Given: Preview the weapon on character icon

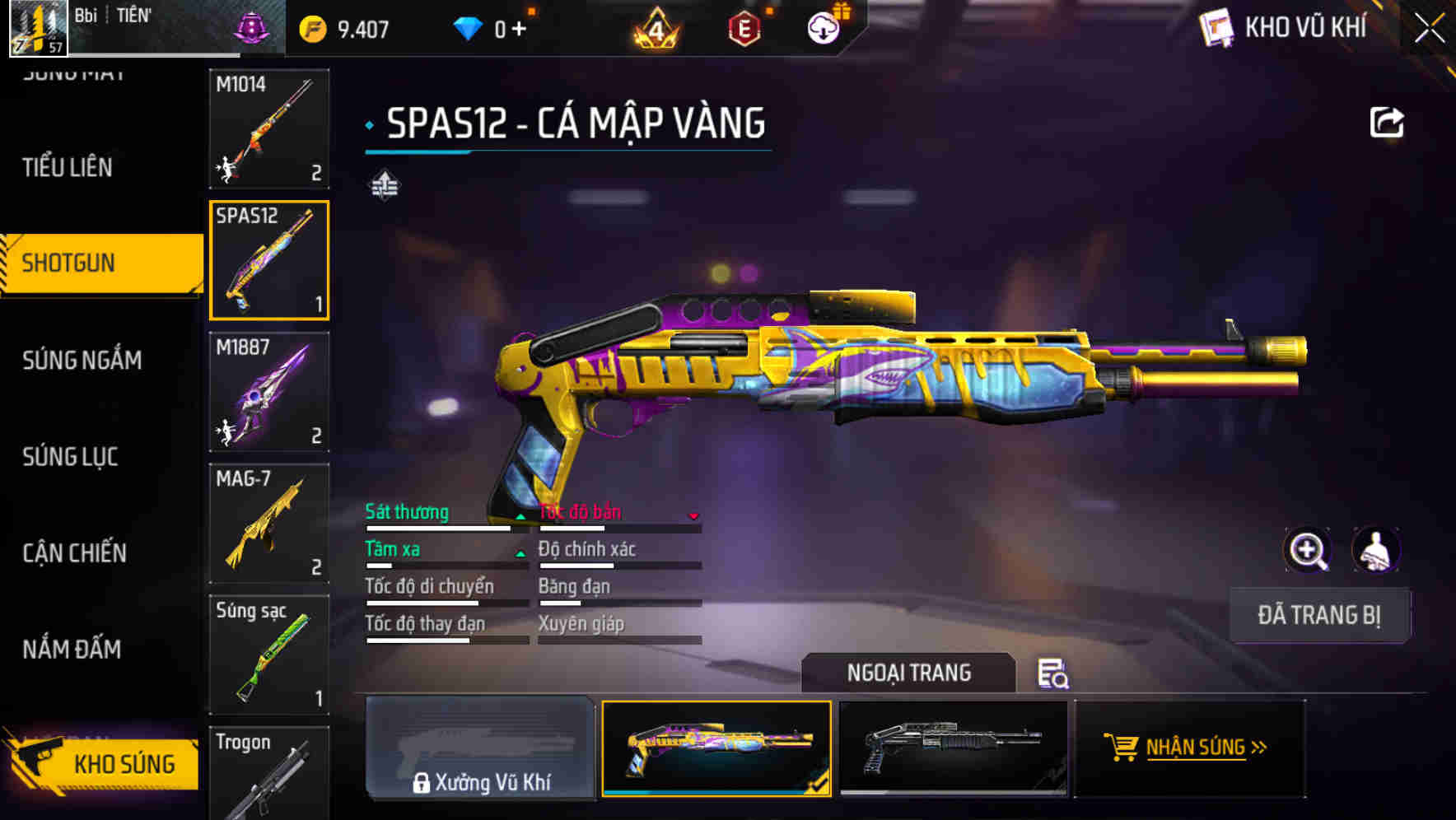Looking at the screenshot, I should [1375, 550].
